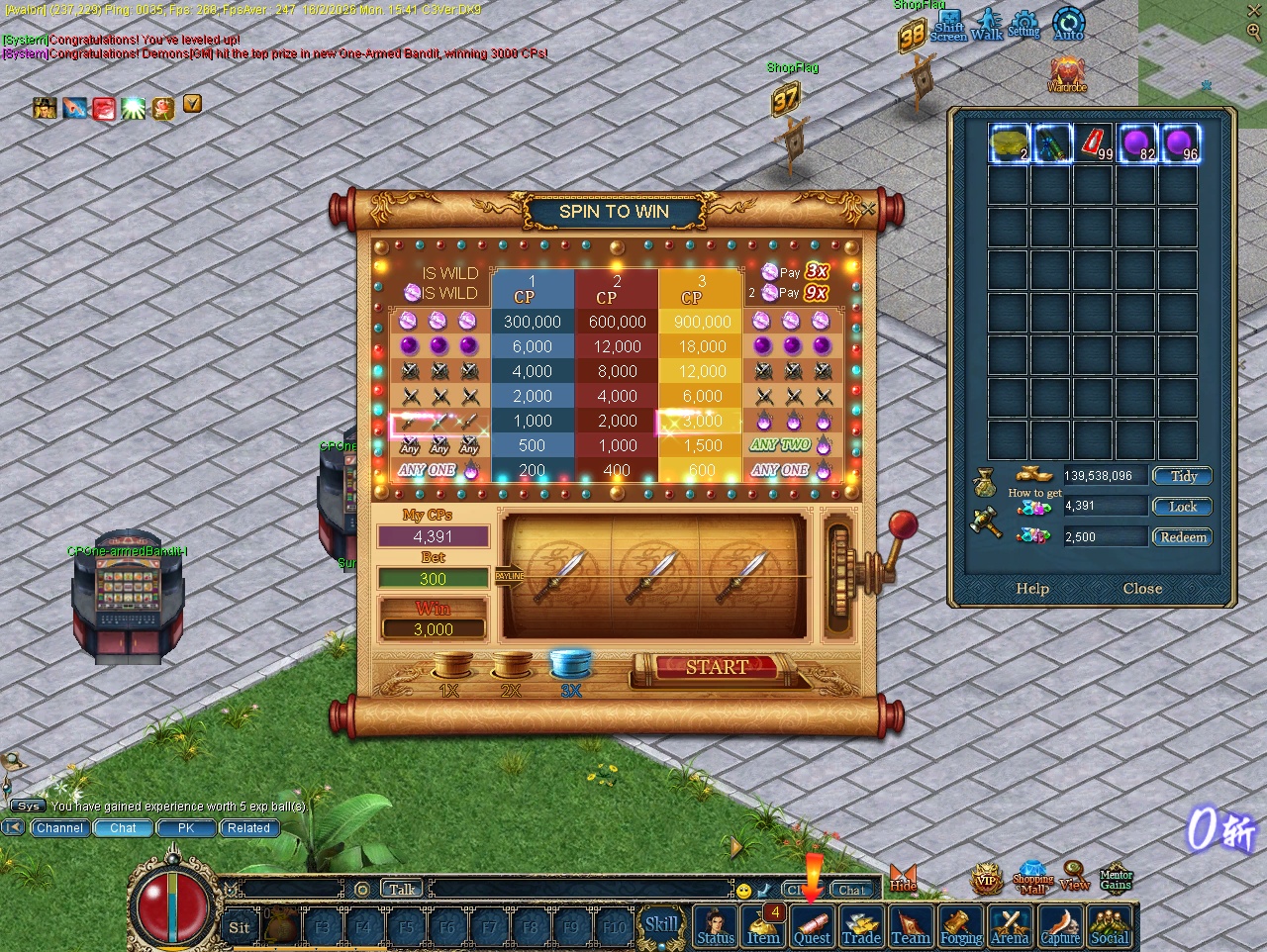The width and height of the screenshot is (1267, 952).
Task: Open the Quest menu
Action: (x=812, y=926)
